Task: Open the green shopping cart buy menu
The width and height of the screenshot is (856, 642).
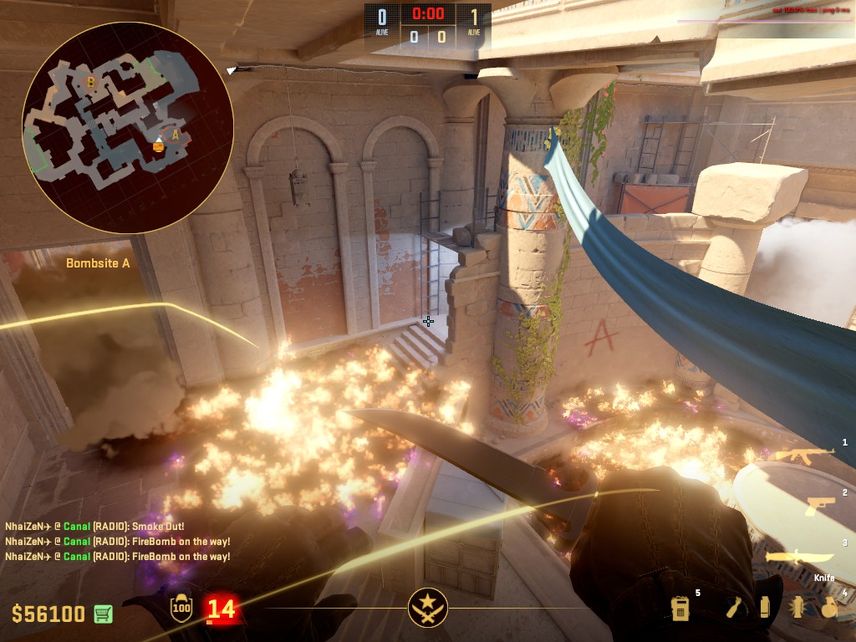Action: pyautogui.click(x=103, y=613)
